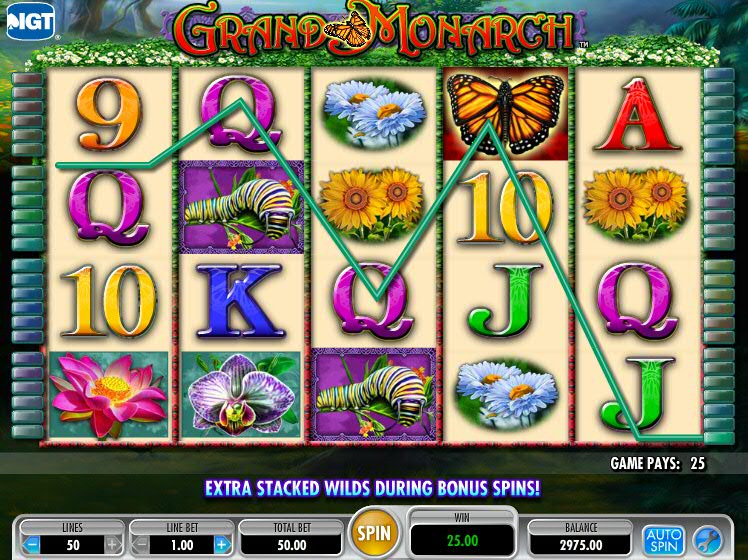Image resolution: width=748 pixels, height=560 pixels.
Task: Open the wrench settings menu
Action: (x=706, y=540)
